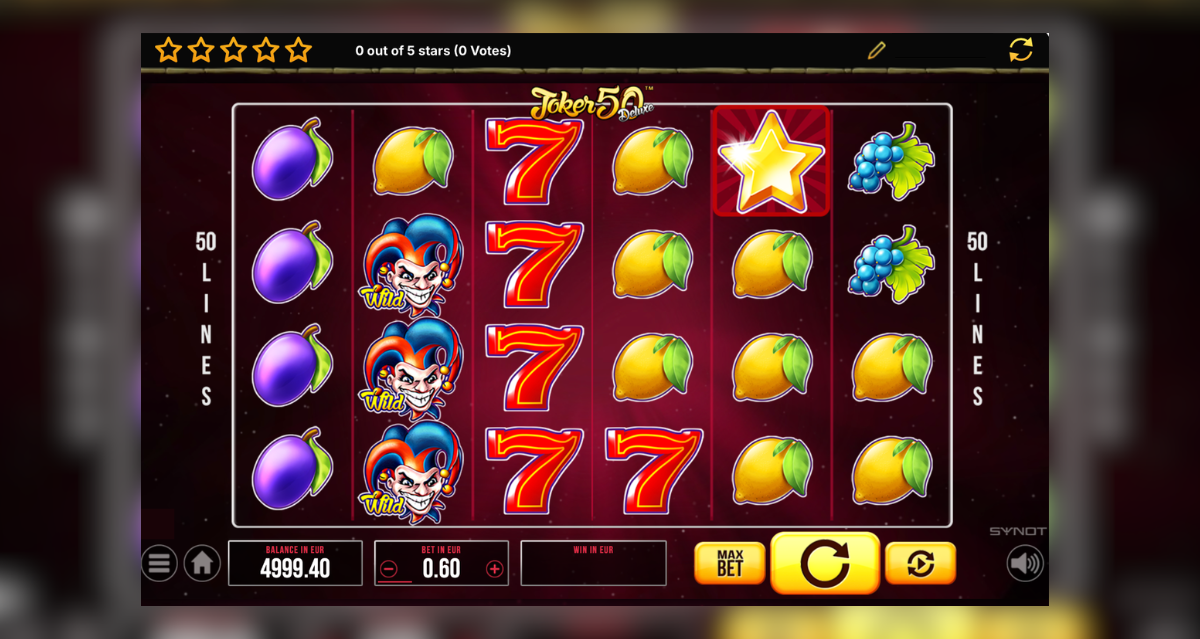The width and height of the screenshot is (1200, 639).
Task: Spin the reels with the big arrow button
Action: pos(825,563)
